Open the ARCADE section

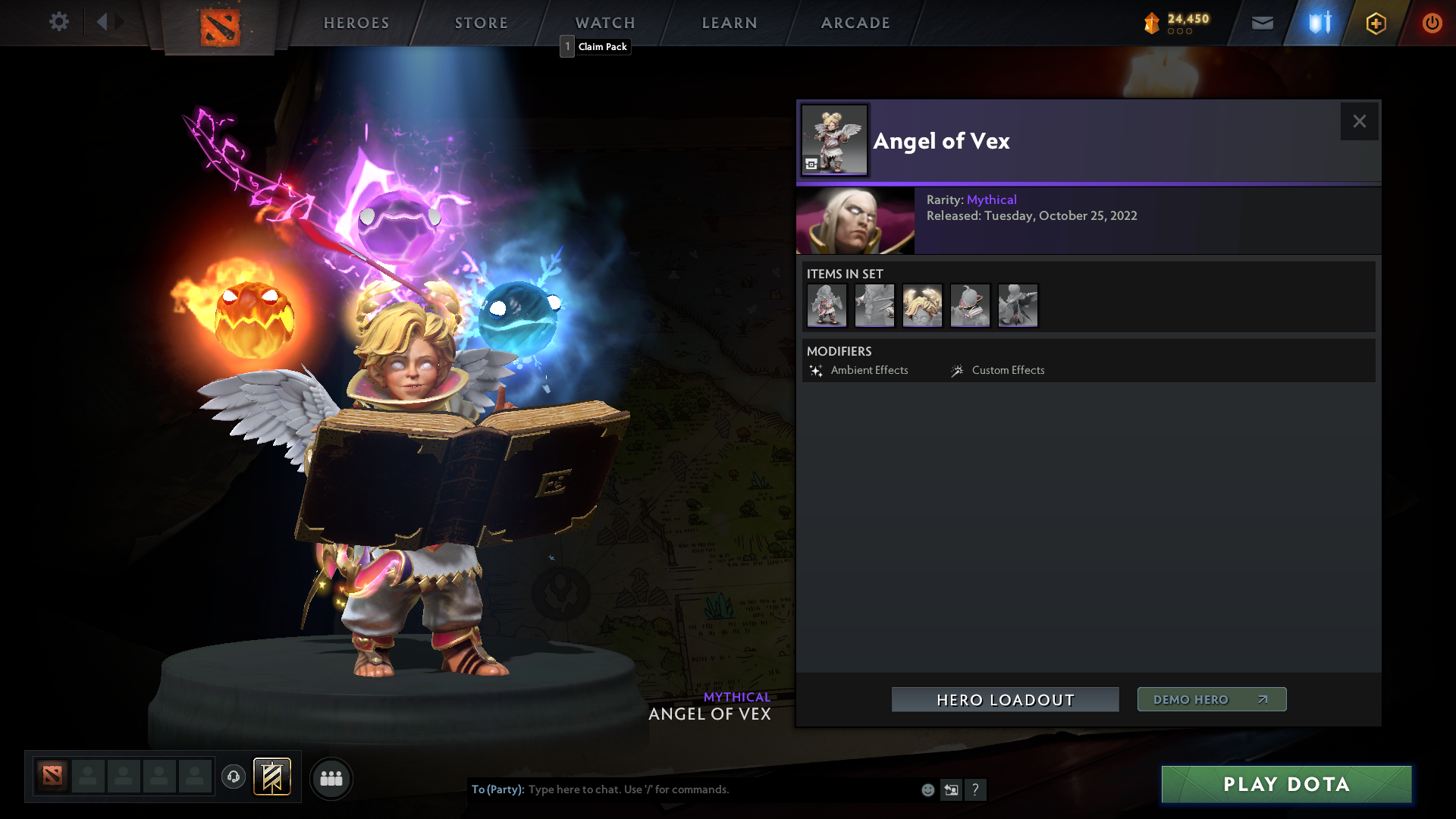855,23
